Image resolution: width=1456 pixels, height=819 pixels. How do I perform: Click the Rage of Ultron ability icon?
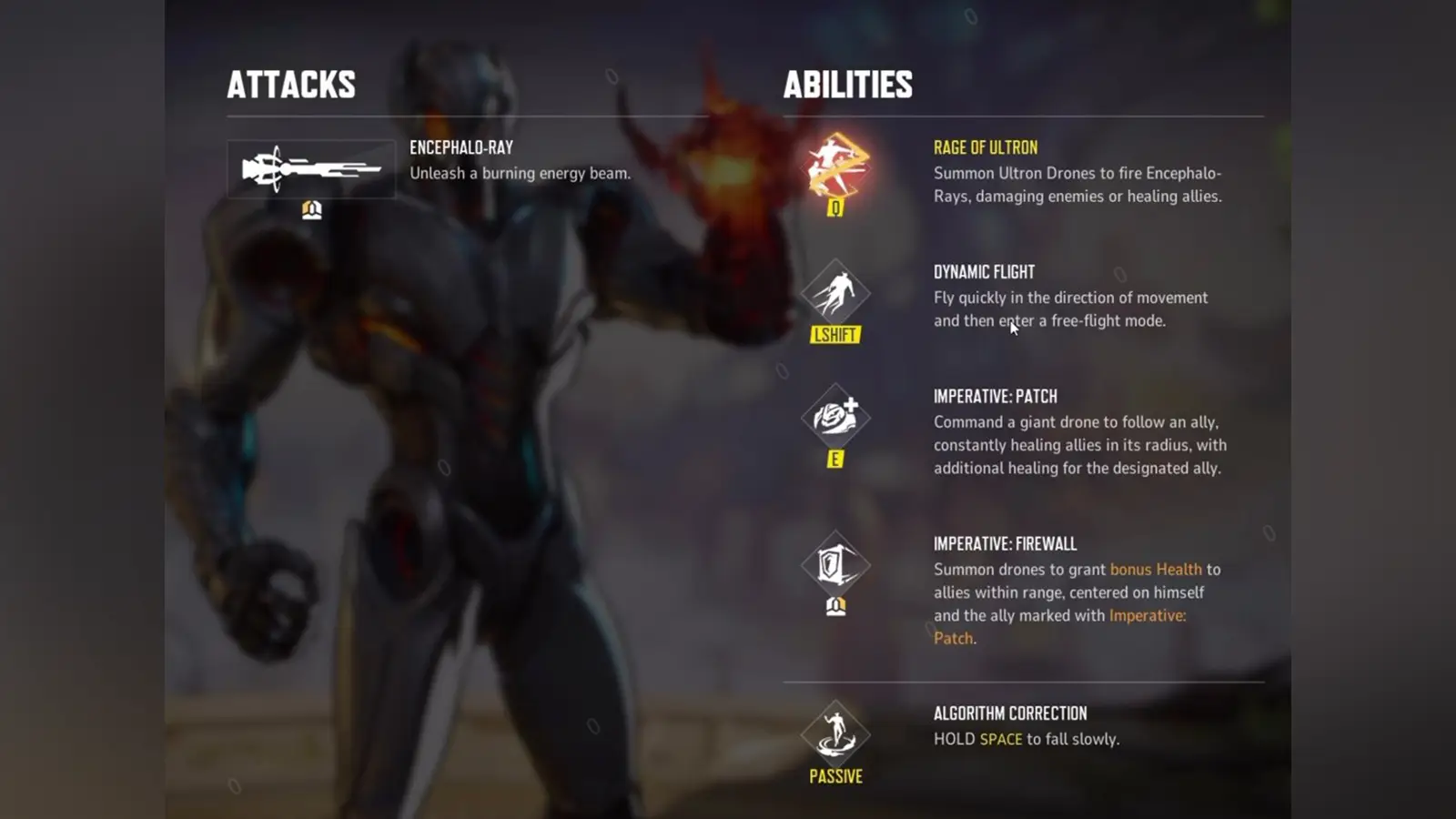tap(834, 168)
